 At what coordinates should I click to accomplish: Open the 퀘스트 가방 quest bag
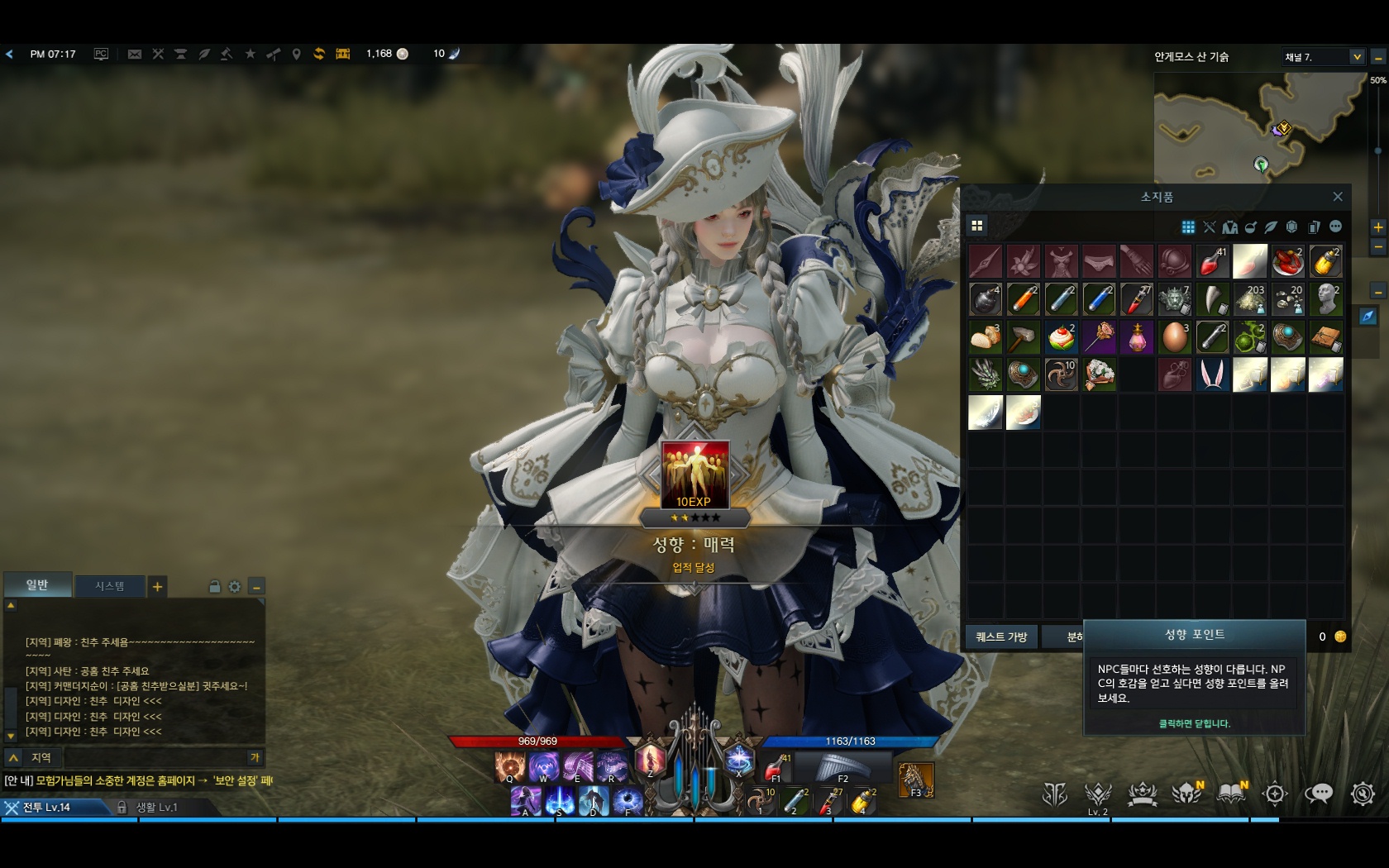pos(1000,637)
